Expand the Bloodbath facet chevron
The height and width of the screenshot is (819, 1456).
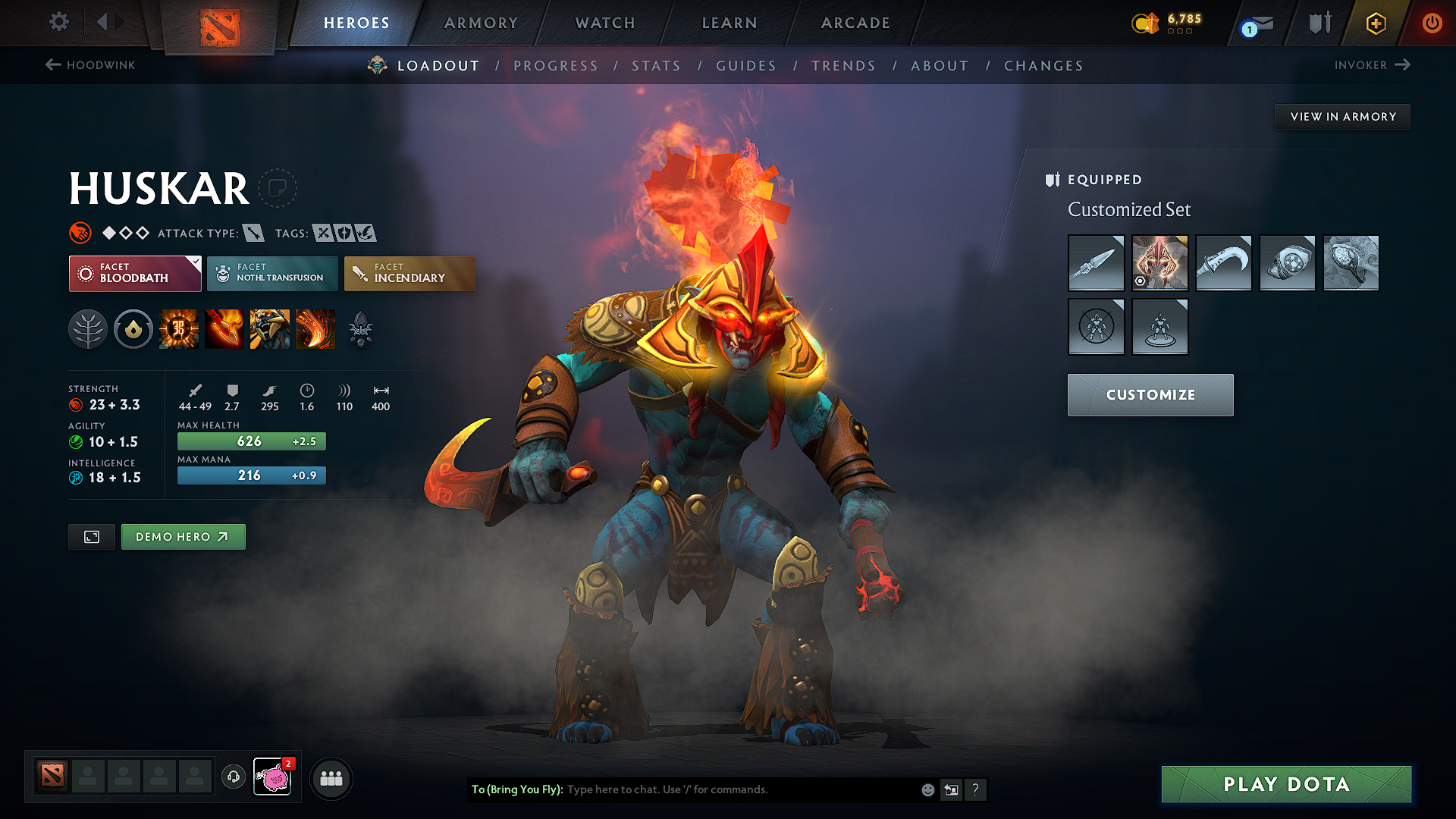coord(196,262)
